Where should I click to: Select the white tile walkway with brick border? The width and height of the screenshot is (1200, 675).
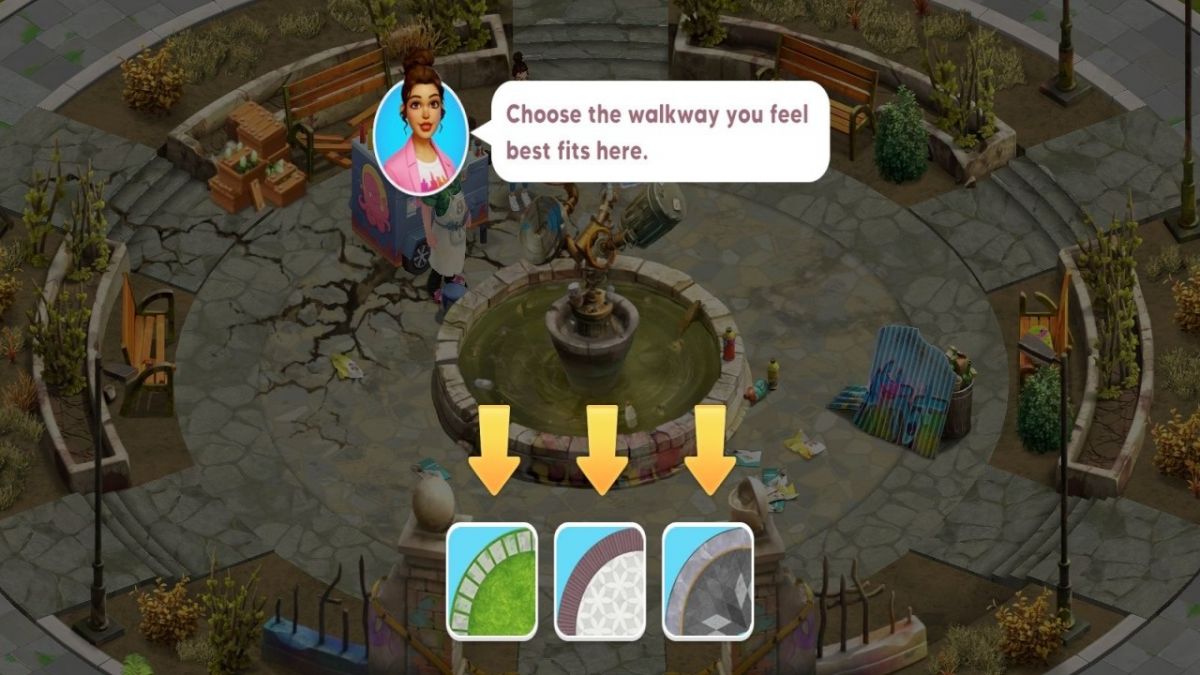(600, 581)
